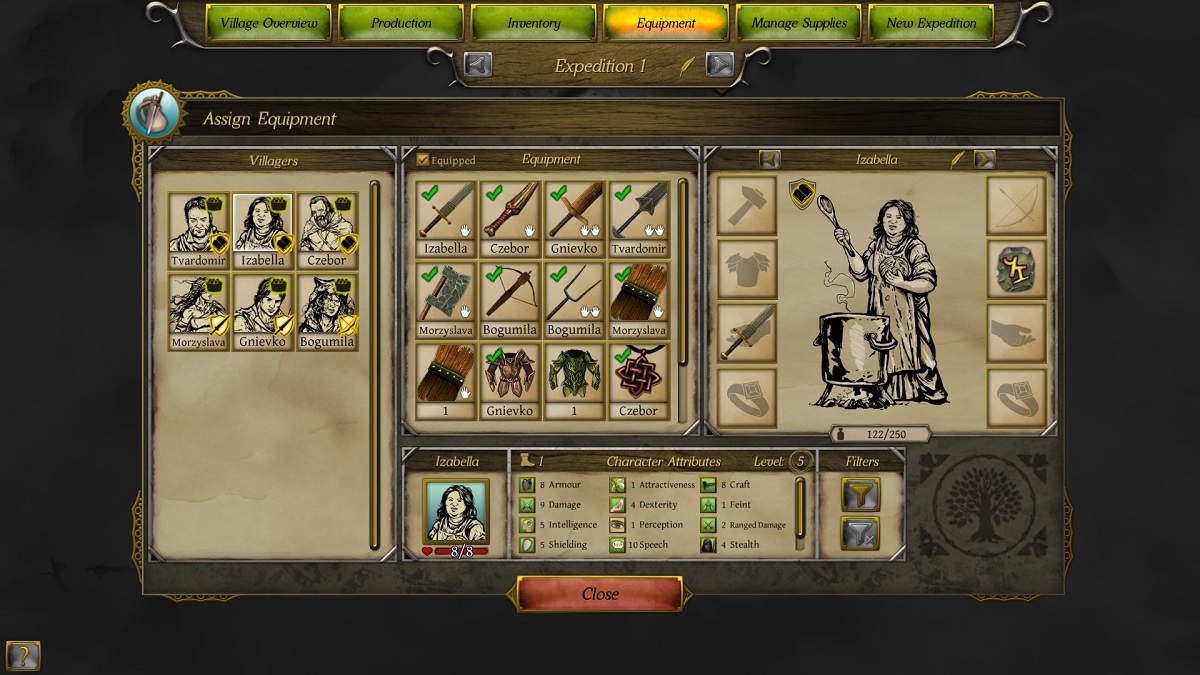Select the crossbow assigned to Bogumila
The image size is (1200, 675).
[x=510, y=293]
